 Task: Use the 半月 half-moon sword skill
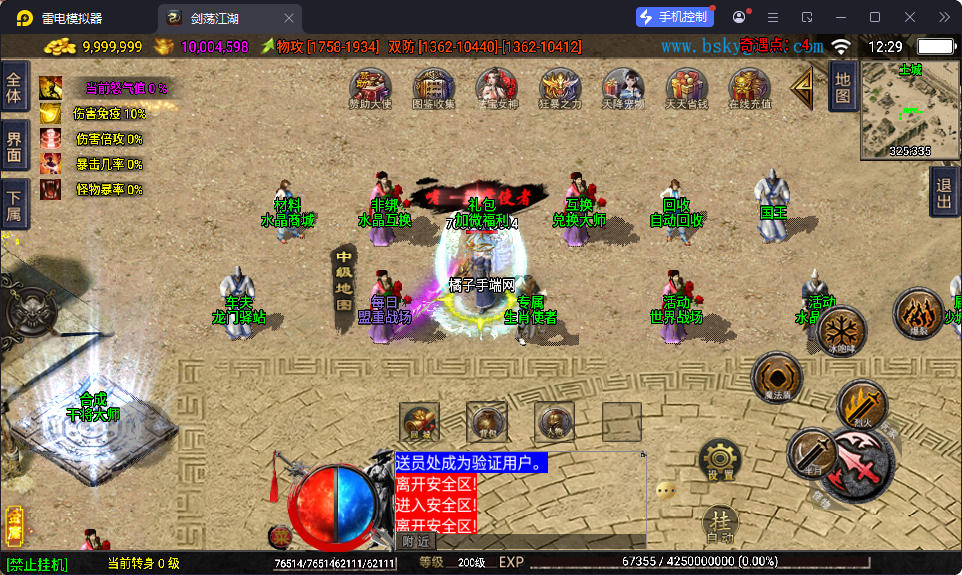pyautogui.click(x=812, y=452)
